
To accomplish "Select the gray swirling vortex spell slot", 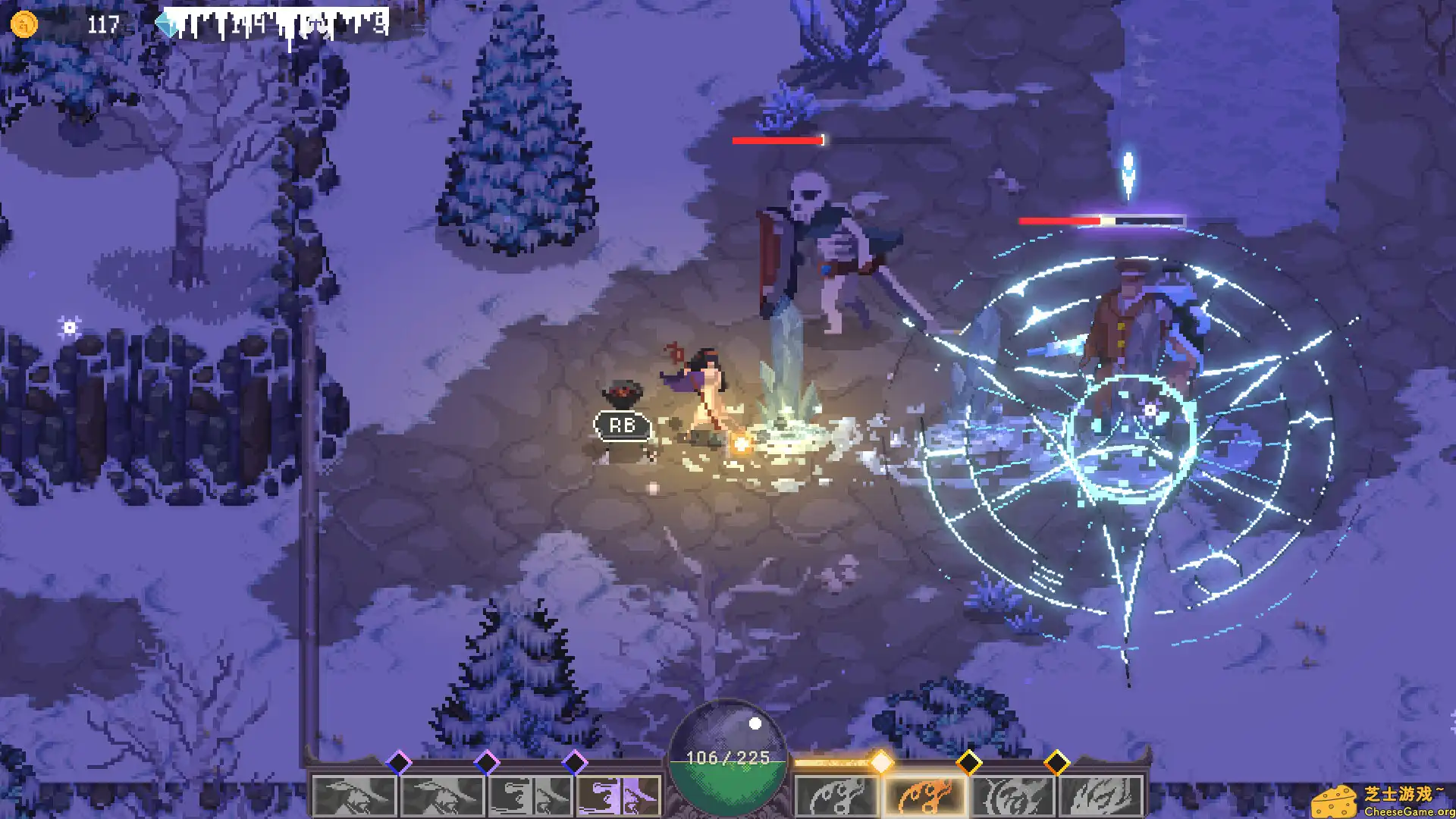I will 1012,796.
